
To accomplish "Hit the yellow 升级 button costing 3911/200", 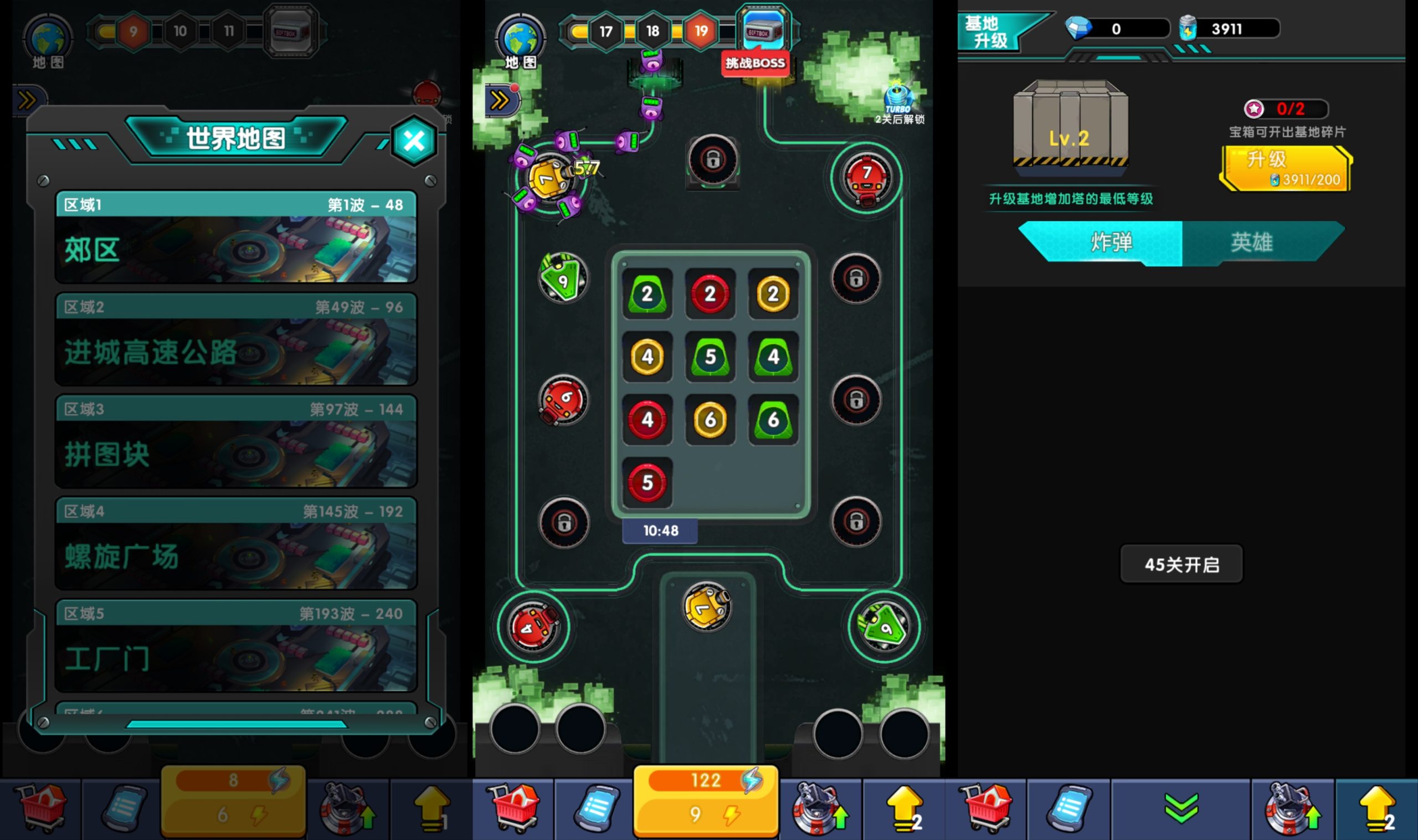I will pos(1286,169).
